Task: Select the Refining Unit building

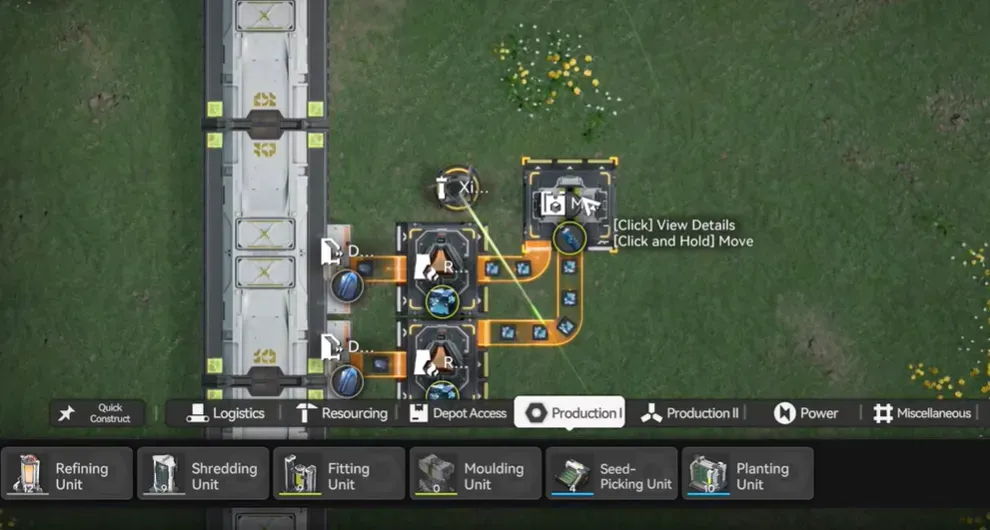Action: (x=68, y=474)
